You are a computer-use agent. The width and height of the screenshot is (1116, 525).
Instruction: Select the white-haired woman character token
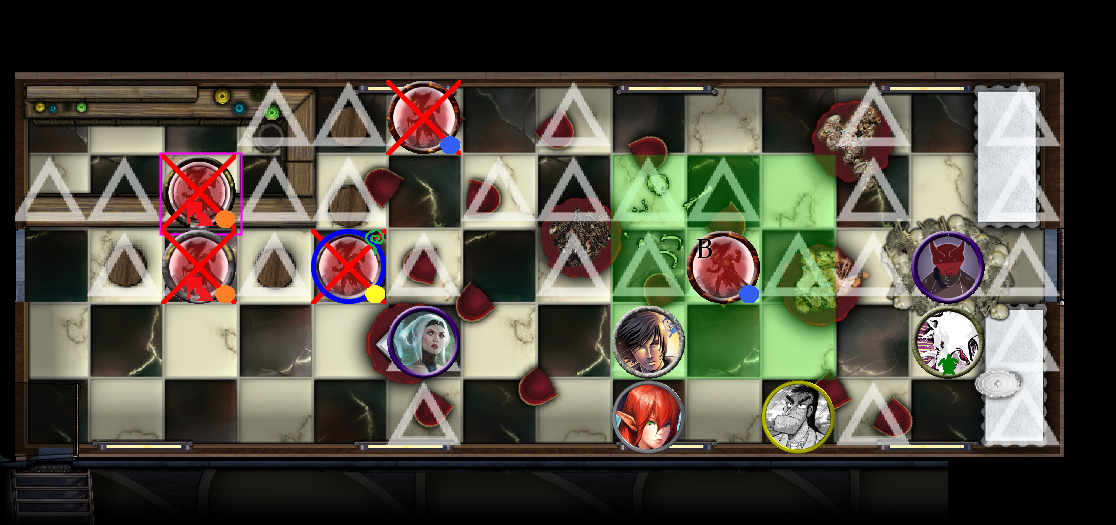pyautogui.click(x=424, y=342)
